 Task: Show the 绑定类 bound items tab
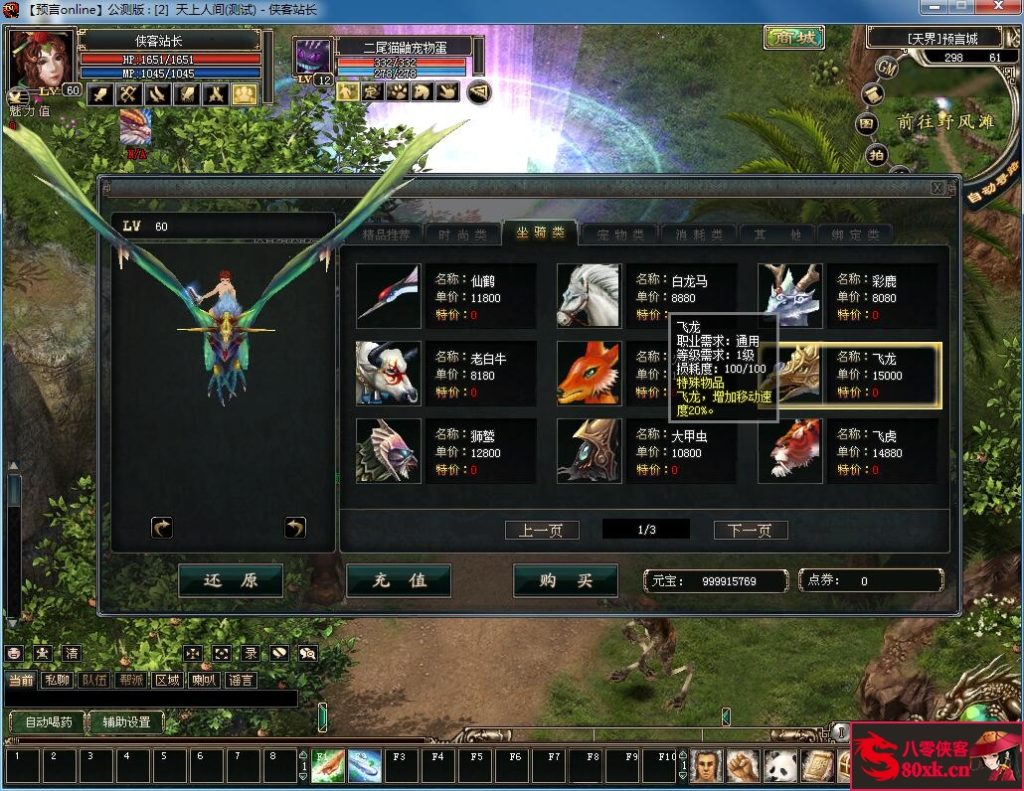coord(857,234)
